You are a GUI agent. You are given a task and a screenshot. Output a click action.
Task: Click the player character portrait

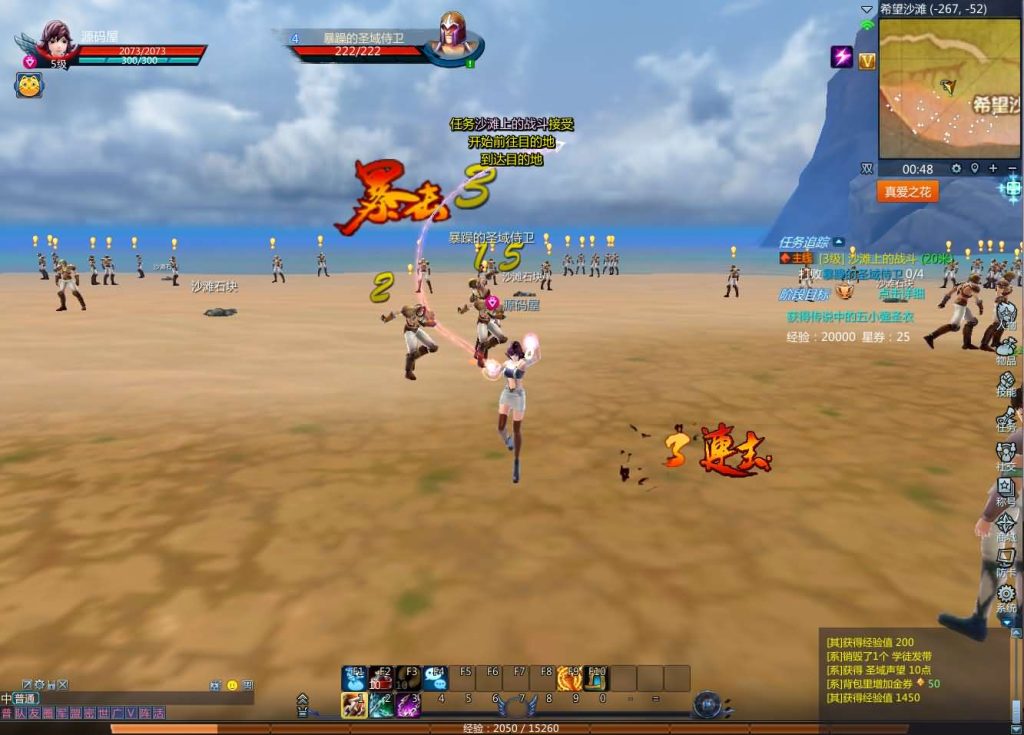tap(57, 40)
